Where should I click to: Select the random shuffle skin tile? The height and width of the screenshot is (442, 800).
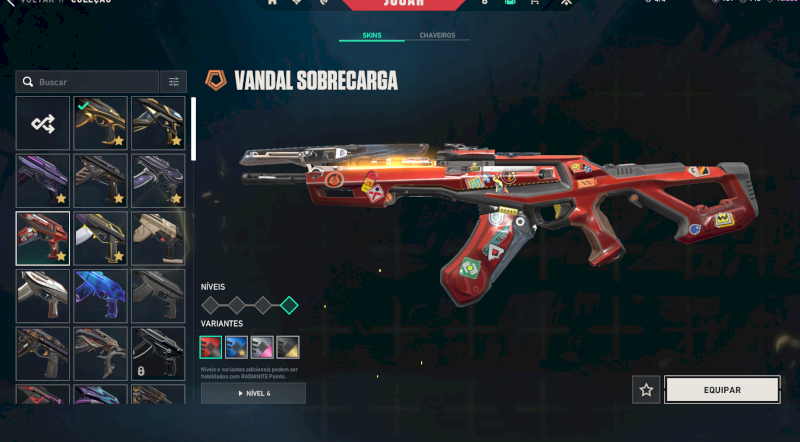pyautogui.click(x=43, y=123)
